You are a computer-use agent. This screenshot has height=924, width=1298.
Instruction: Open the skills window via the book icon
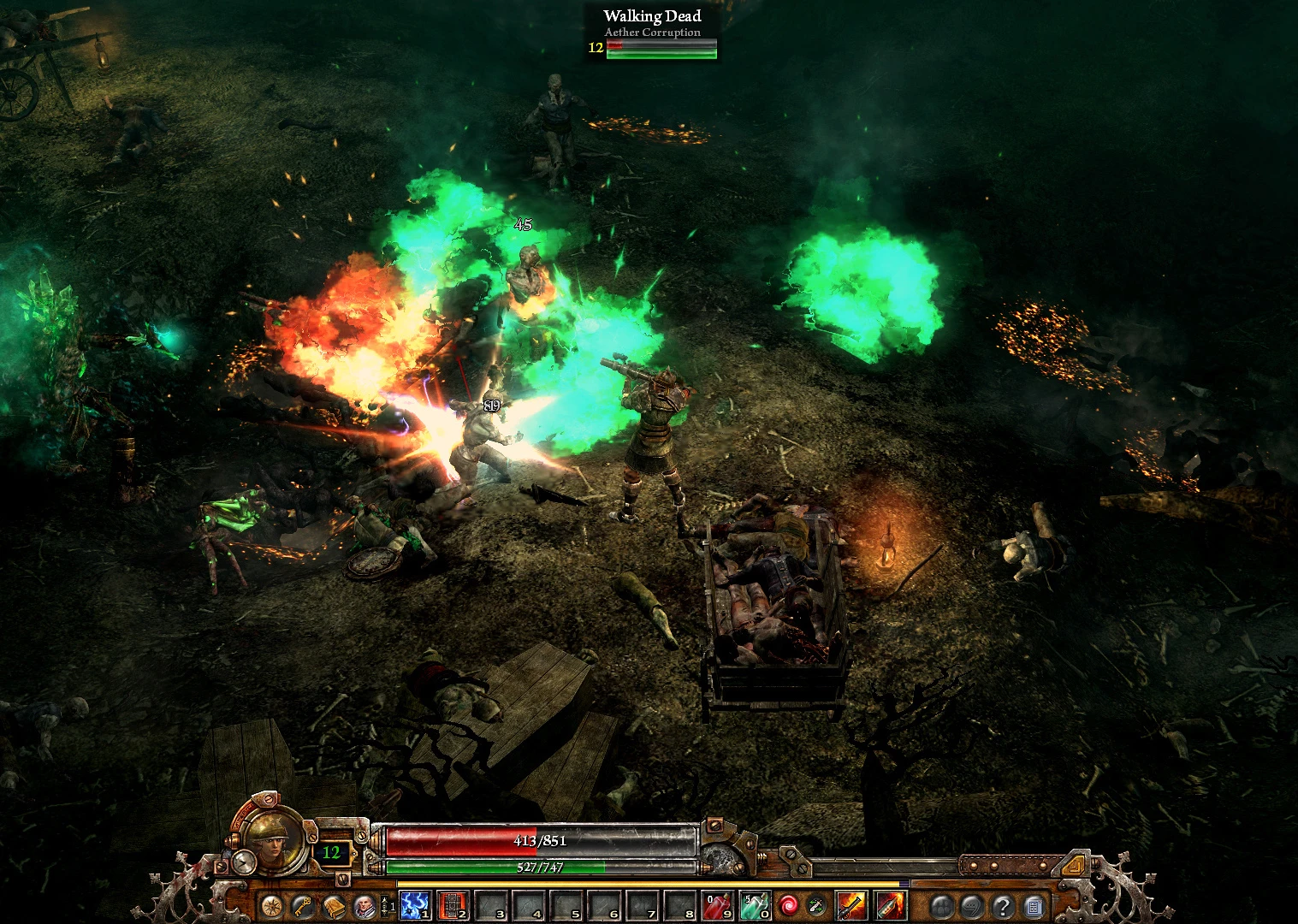(x=333, y=905)
